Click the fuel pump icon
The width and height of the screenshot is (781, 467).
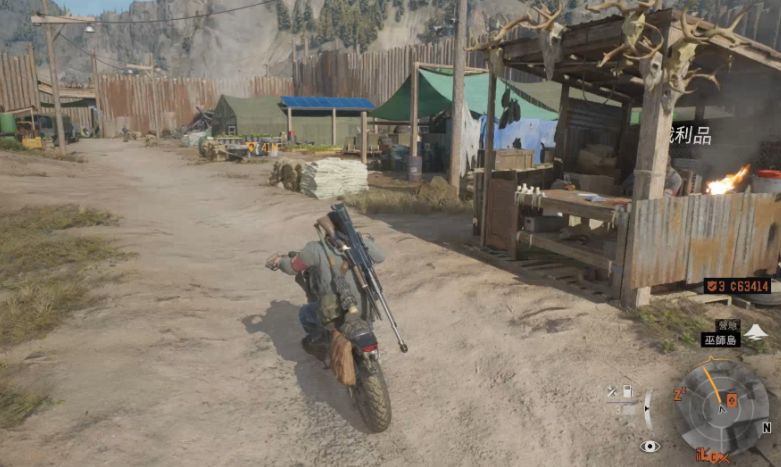(x=627, y=391)
